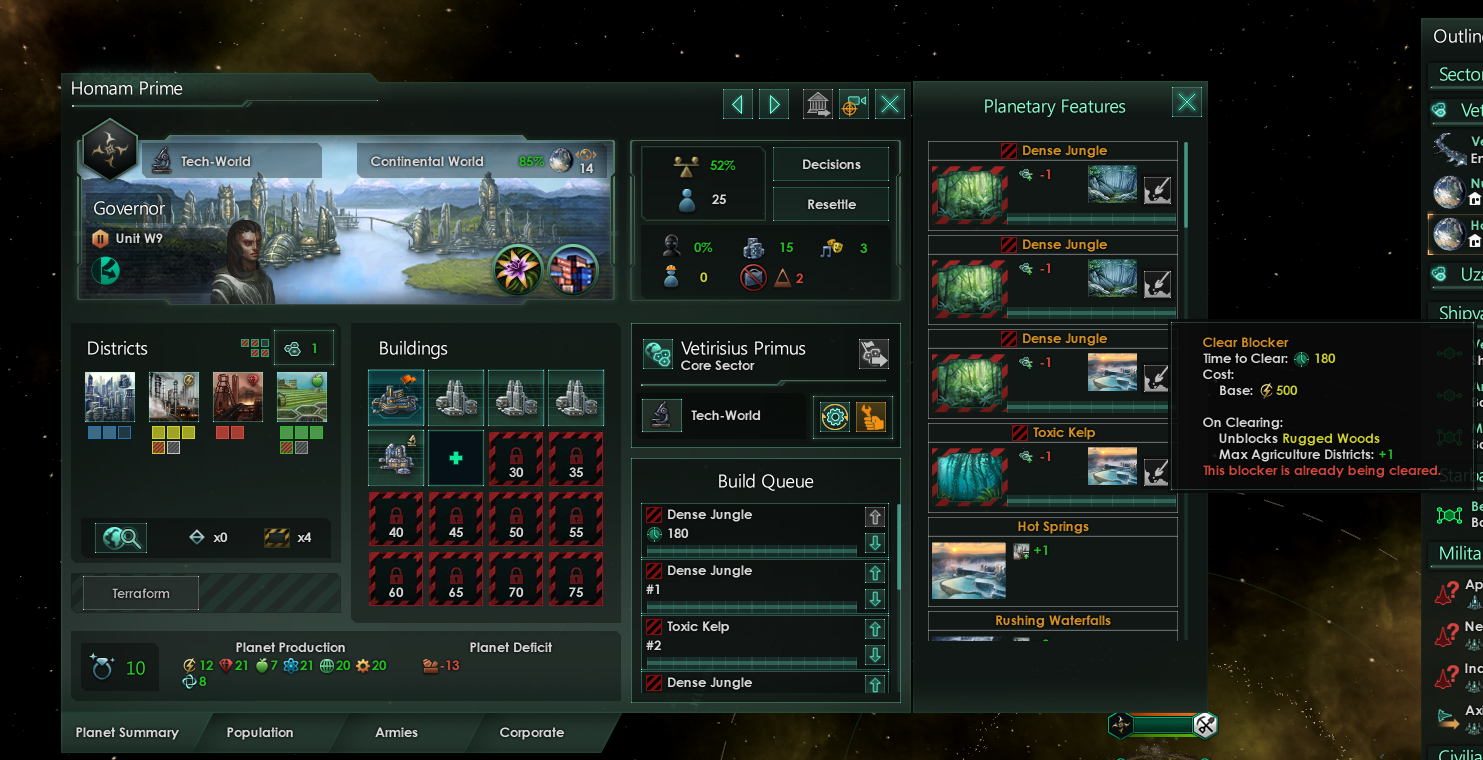This screenshot has width=1483, height=760.
Task: Click the magnifier button under districts
Action: 120,538
